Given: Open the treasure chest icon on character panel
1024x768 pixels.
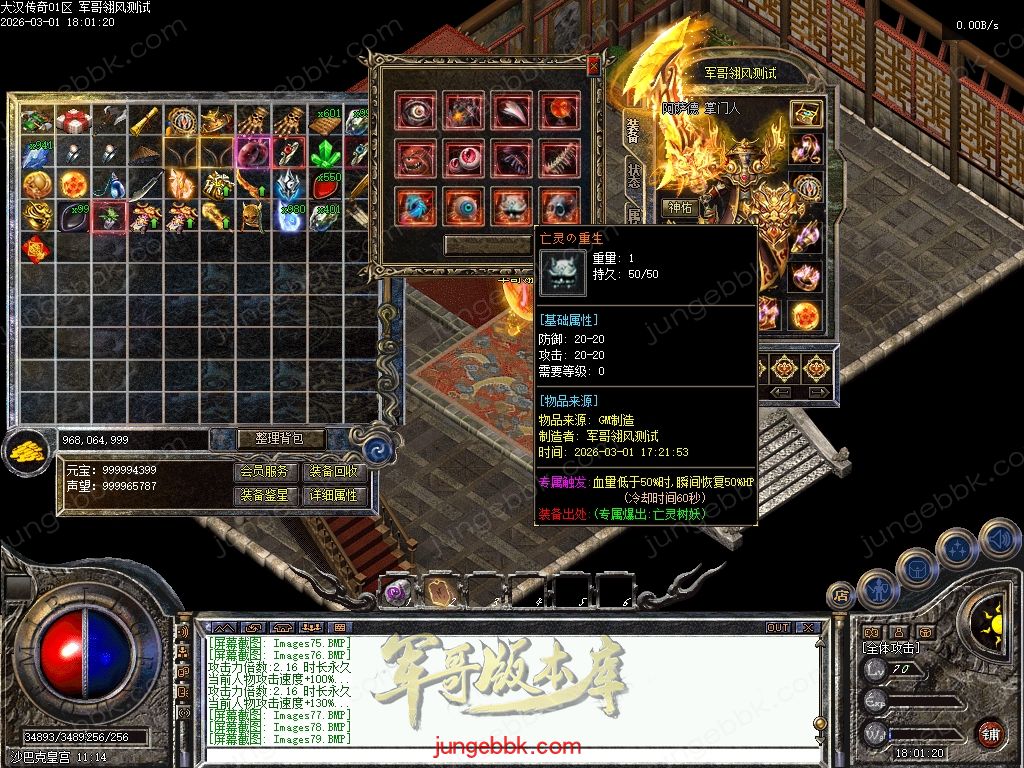Looking at the screenshot, I should click(805, 113).
